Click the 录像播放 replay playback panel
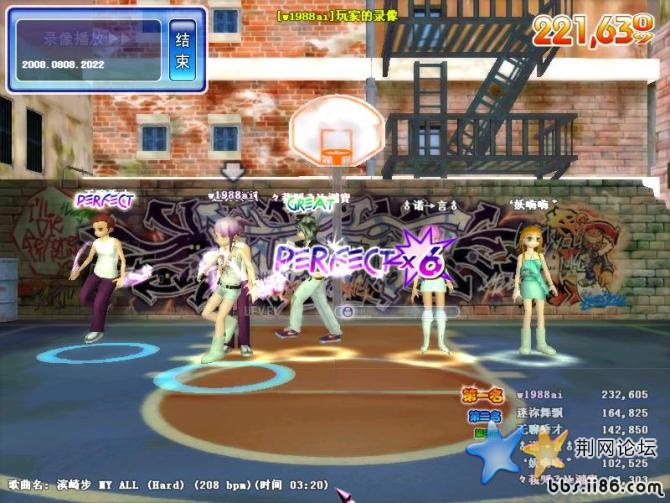This screenshot has width=670, height=503. pos(88,50)
